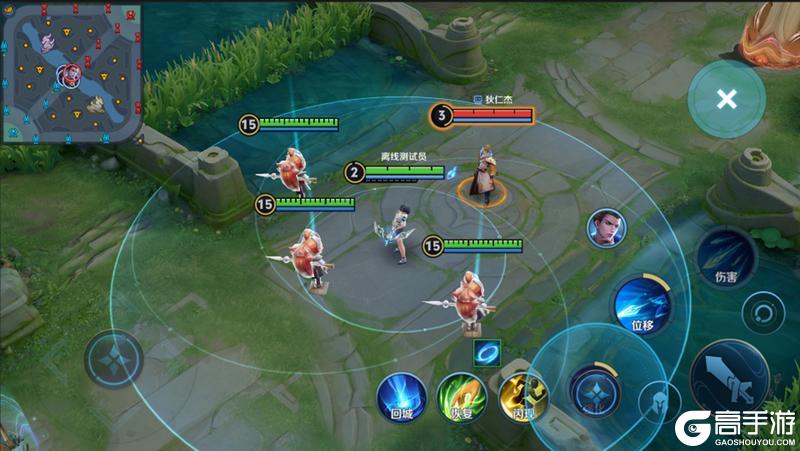Use the 位移 dash skill
Viewport: 800px width, 451px height.
pyautogui.click(x=642, y=305)
